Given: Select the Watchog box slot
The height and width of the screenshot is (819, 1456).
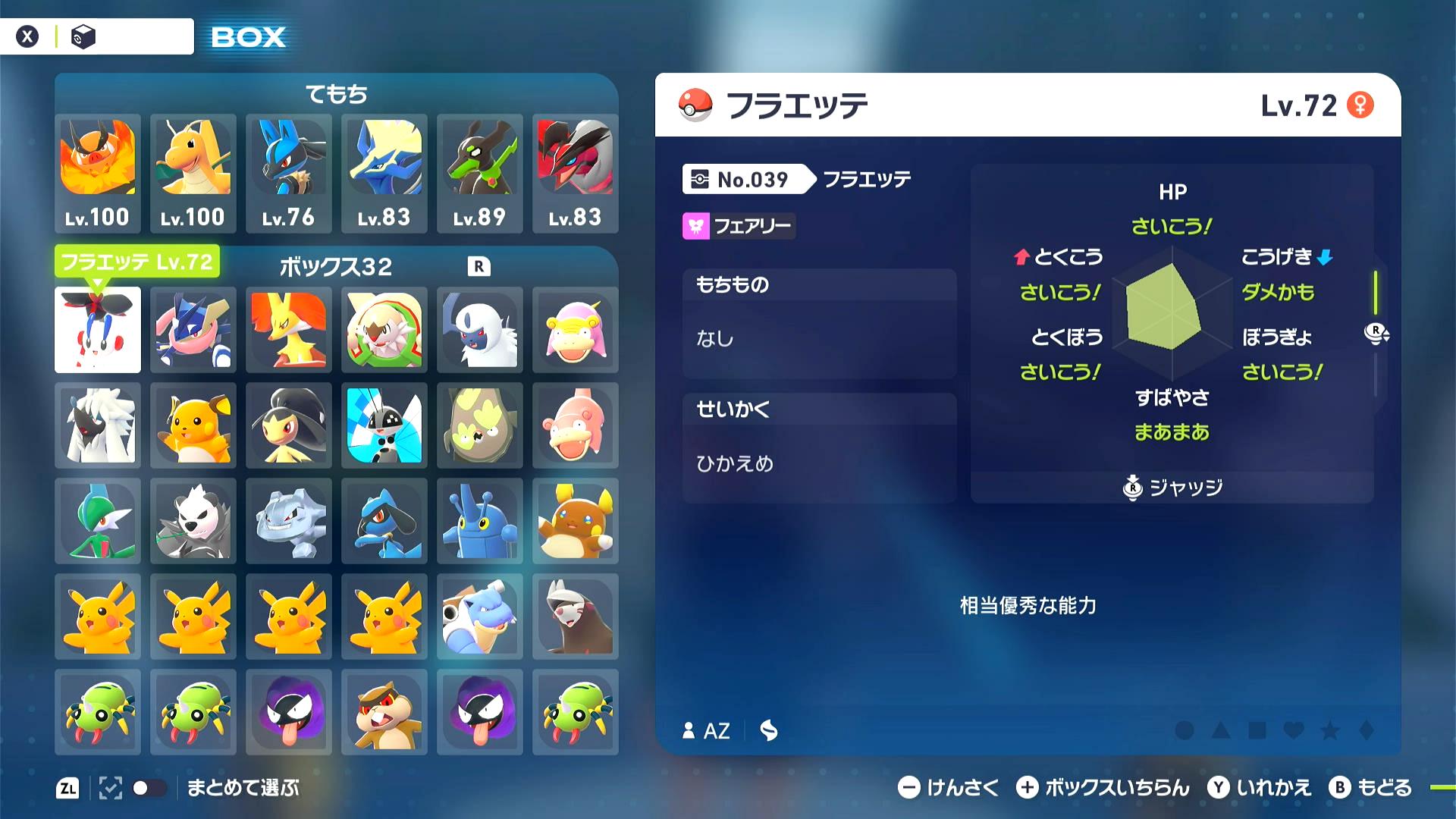Looking at the screenshot, I should 384,712.
